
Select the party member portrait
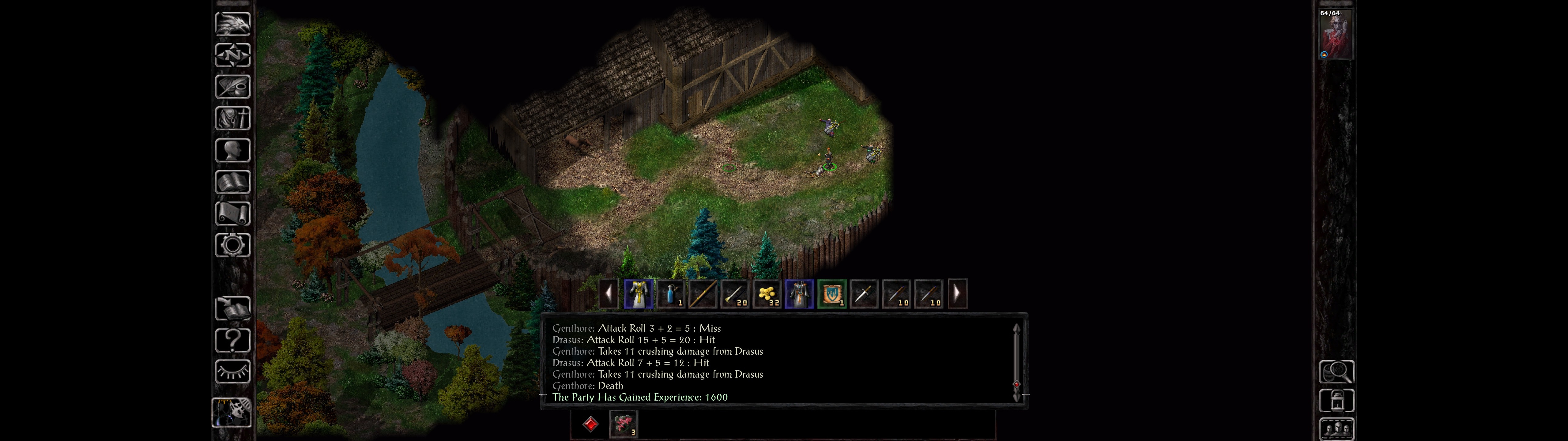pos(1335,34)
